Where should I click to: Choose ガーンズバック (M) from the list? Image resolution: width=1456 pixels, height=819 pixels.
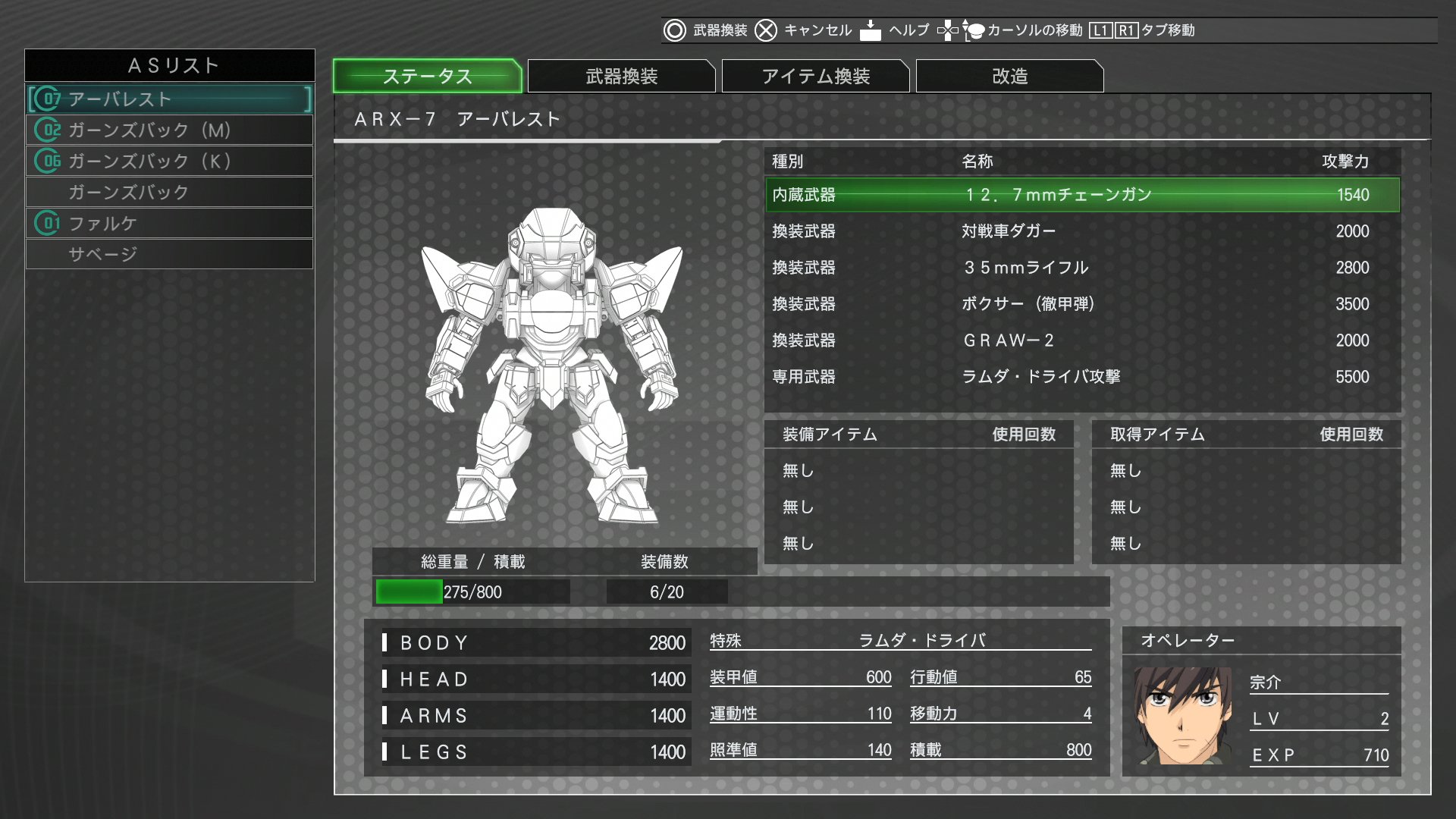pyautogui.click(x=170, y=130)
